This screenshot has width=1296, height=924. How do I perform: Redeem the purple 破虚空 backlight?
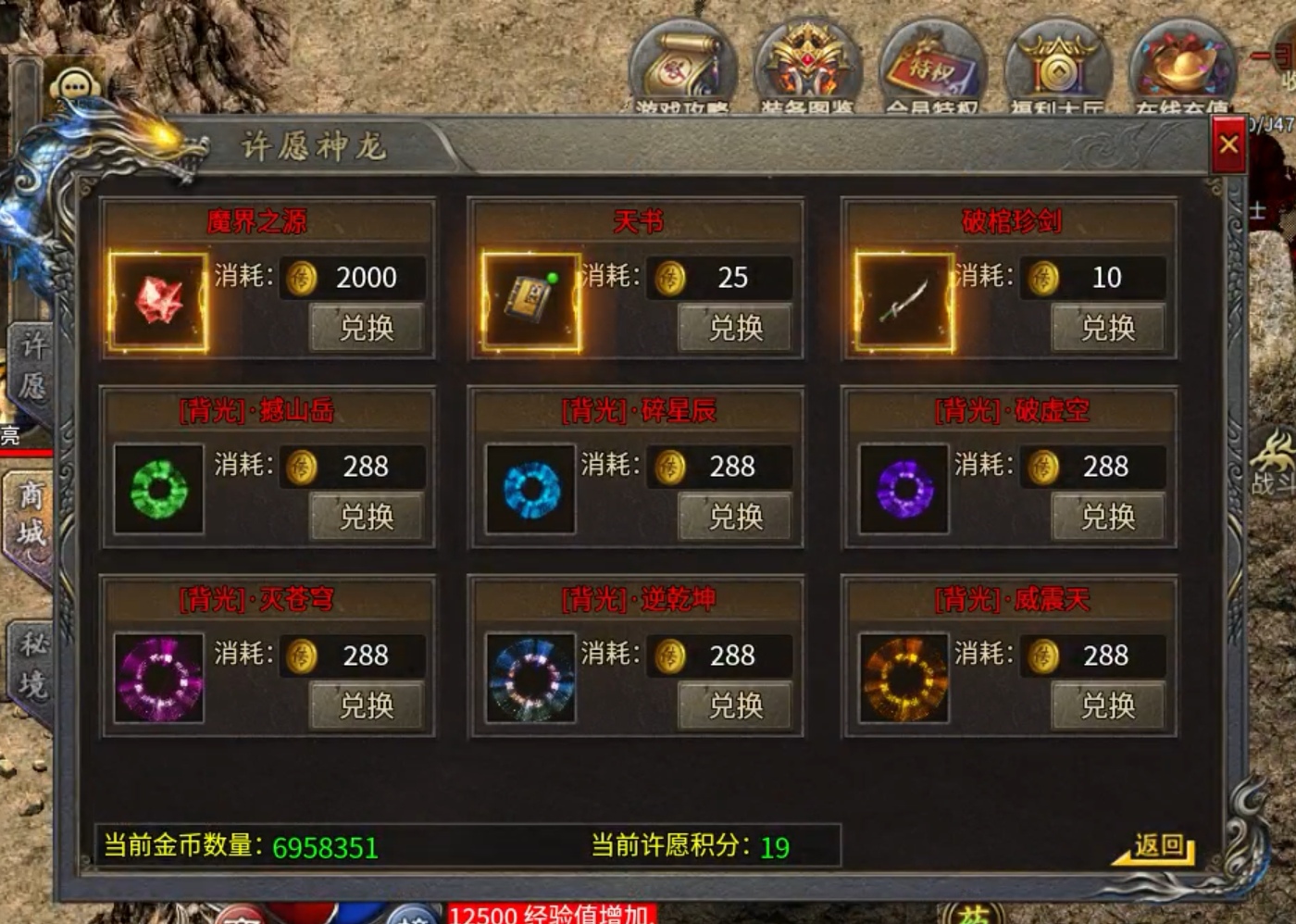[x=1107, y=517]
